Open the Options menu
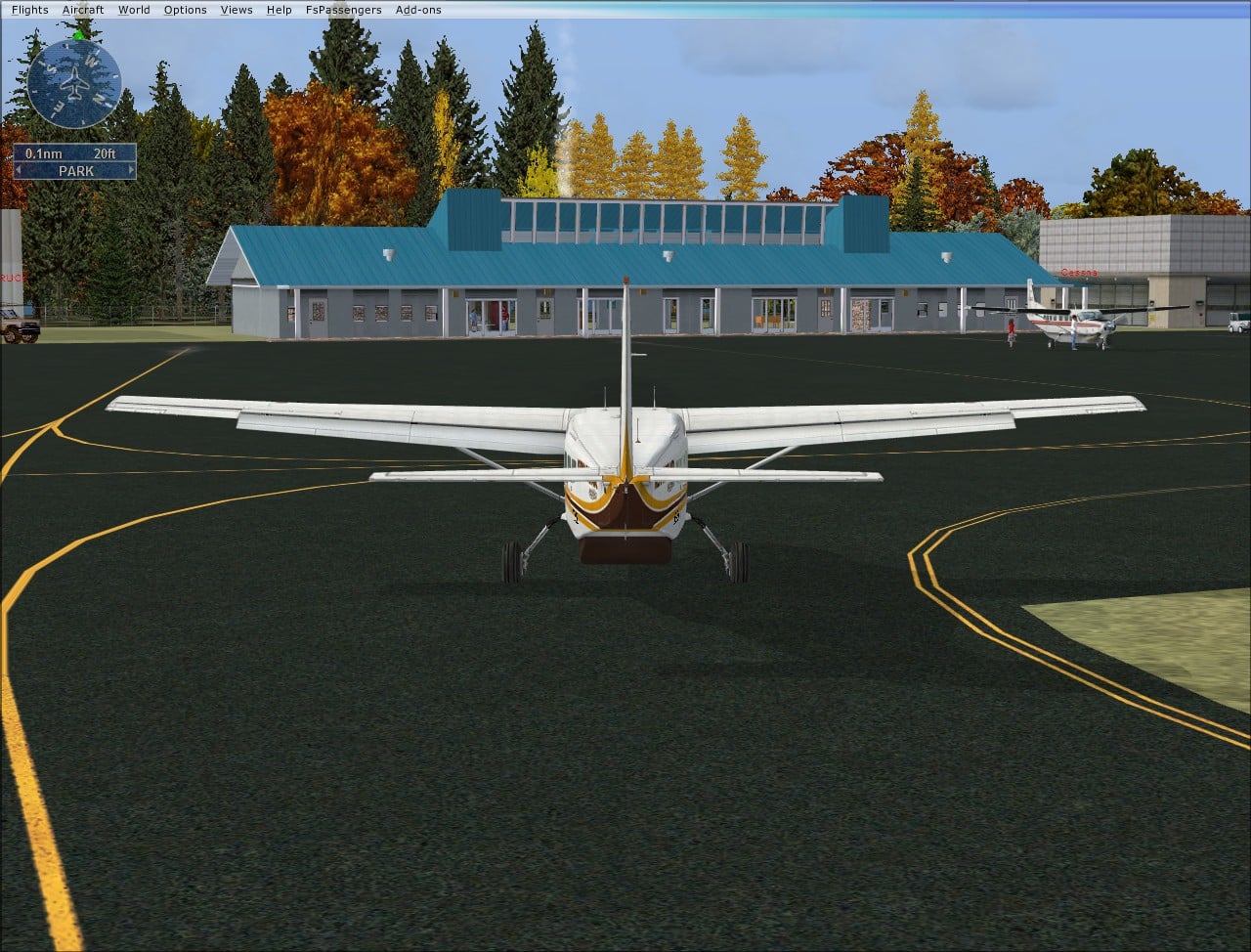 click(185, 9)
